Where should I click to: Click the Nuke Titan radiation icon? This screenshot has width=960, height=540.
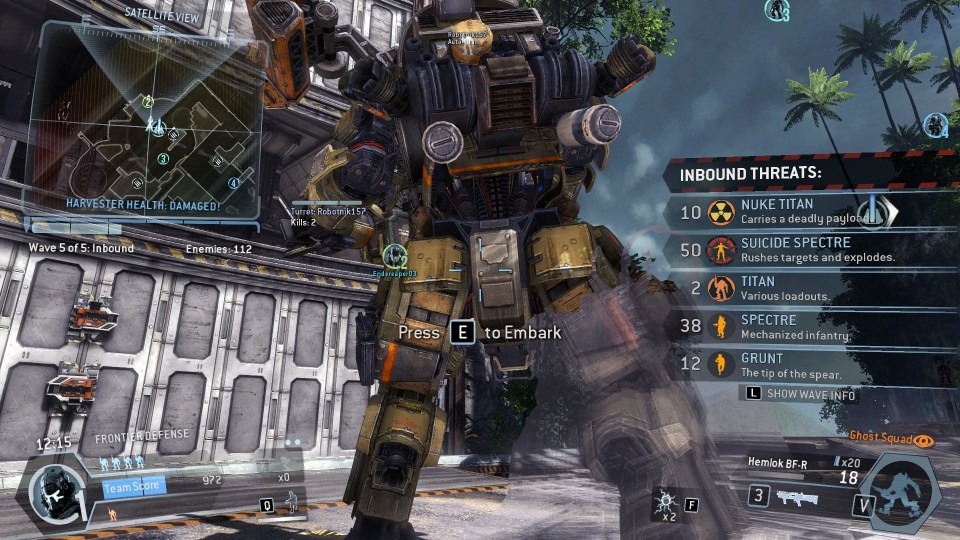[720, 212]
